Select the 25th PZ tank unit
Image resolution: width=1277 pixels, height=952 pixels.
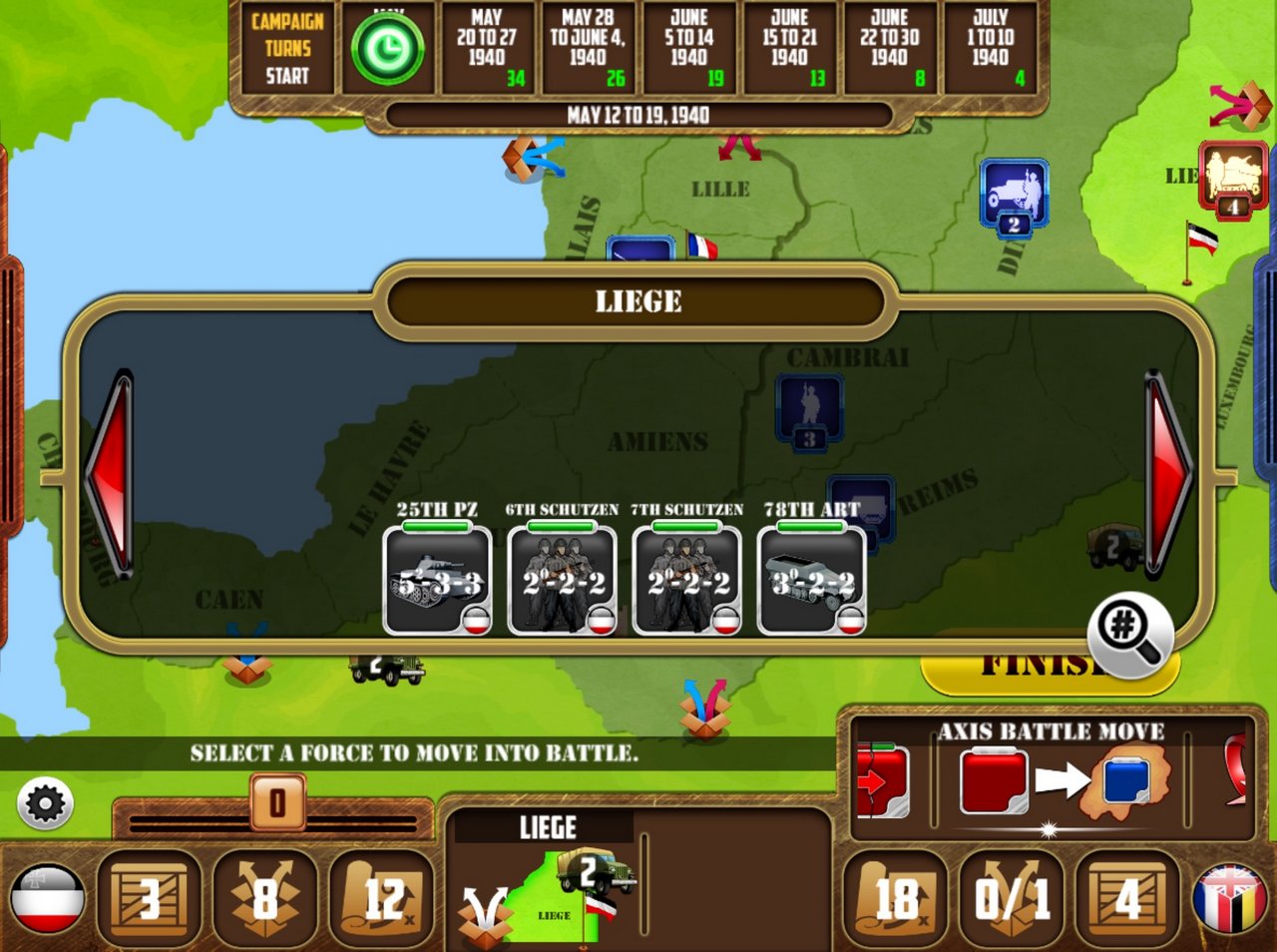coord(437,581)
